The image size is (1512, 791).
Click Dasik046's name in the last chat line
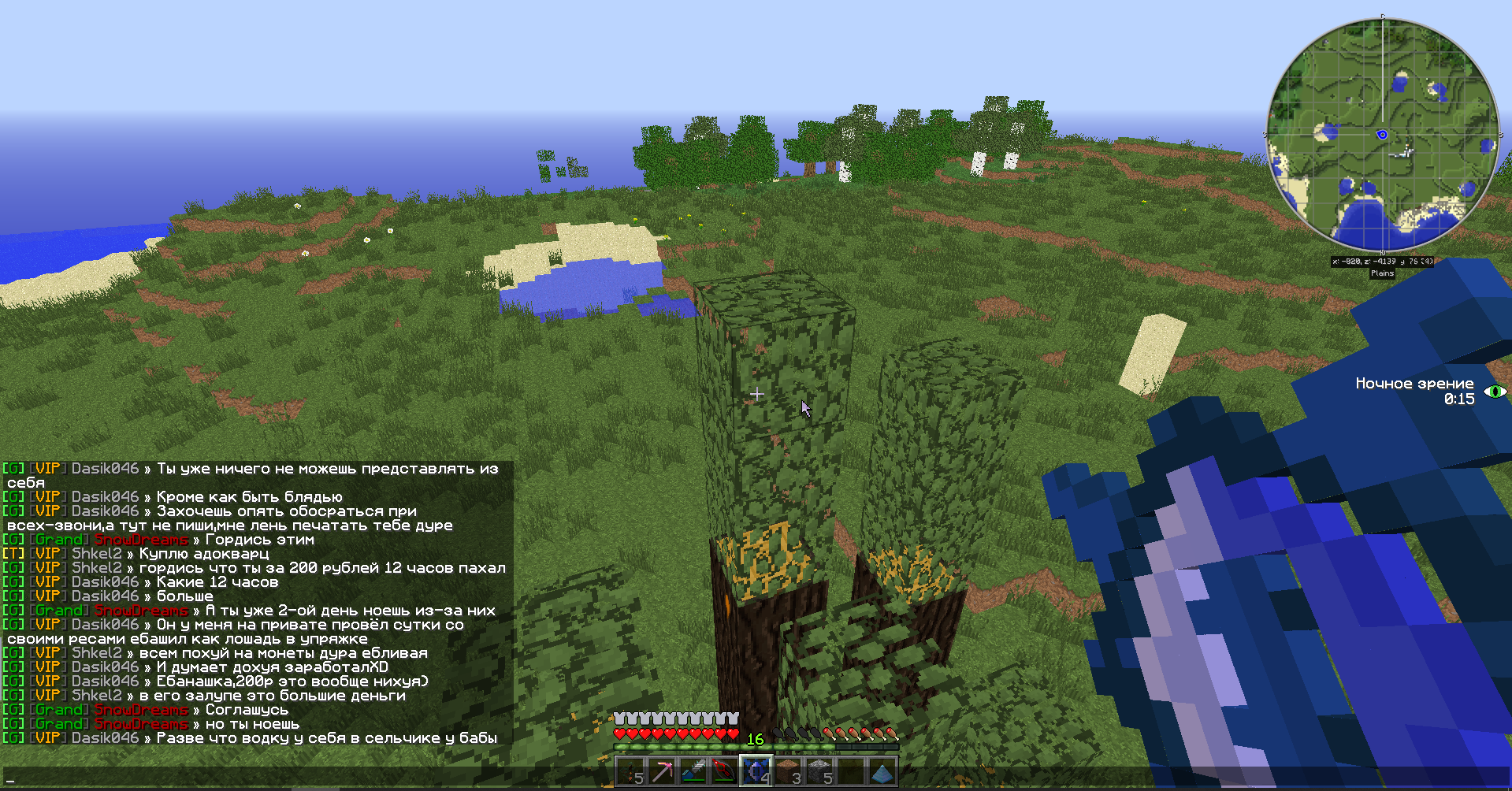(105, 738)
